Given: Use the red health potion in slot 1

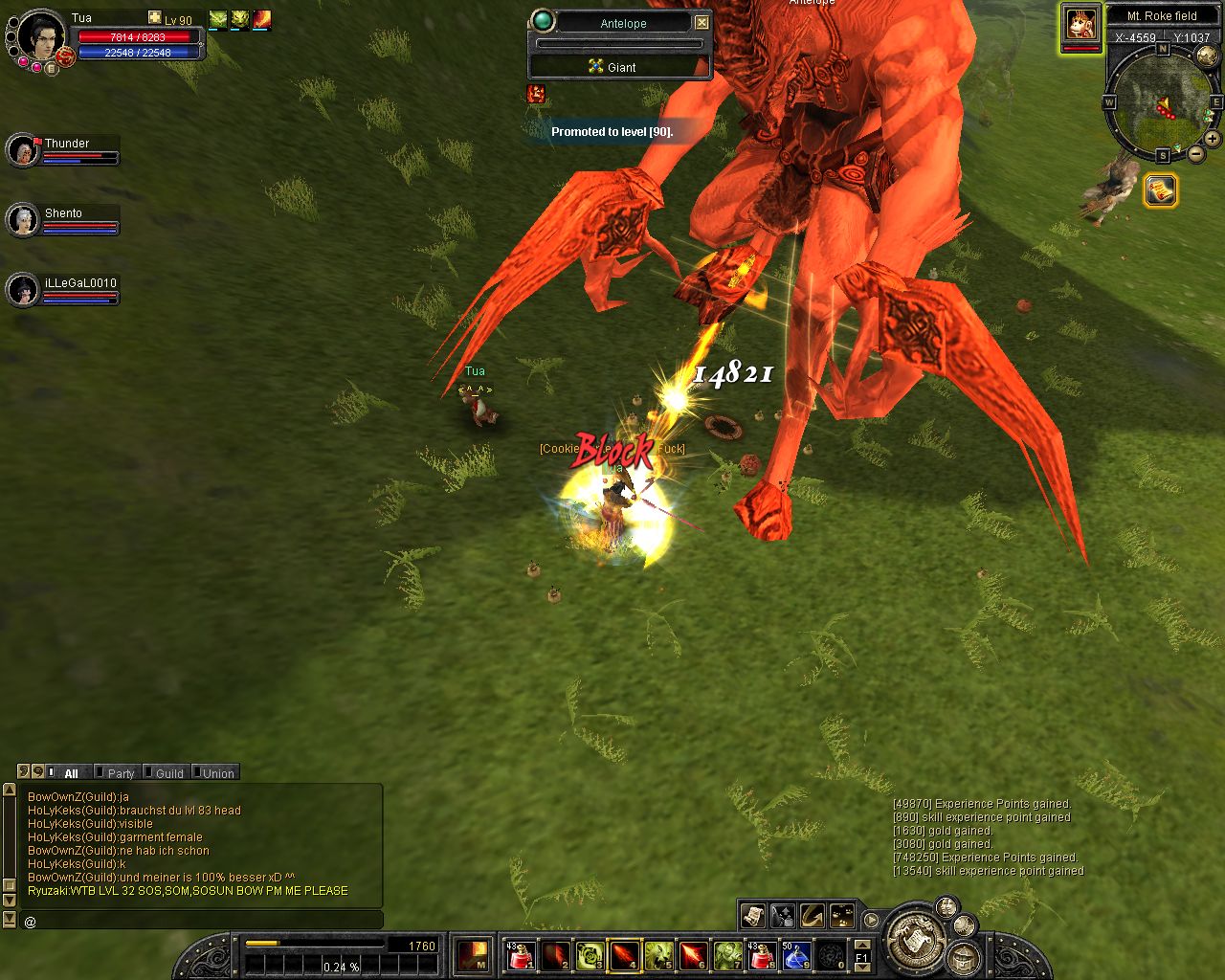Looking at the screenshot, I should click(521, 955).
